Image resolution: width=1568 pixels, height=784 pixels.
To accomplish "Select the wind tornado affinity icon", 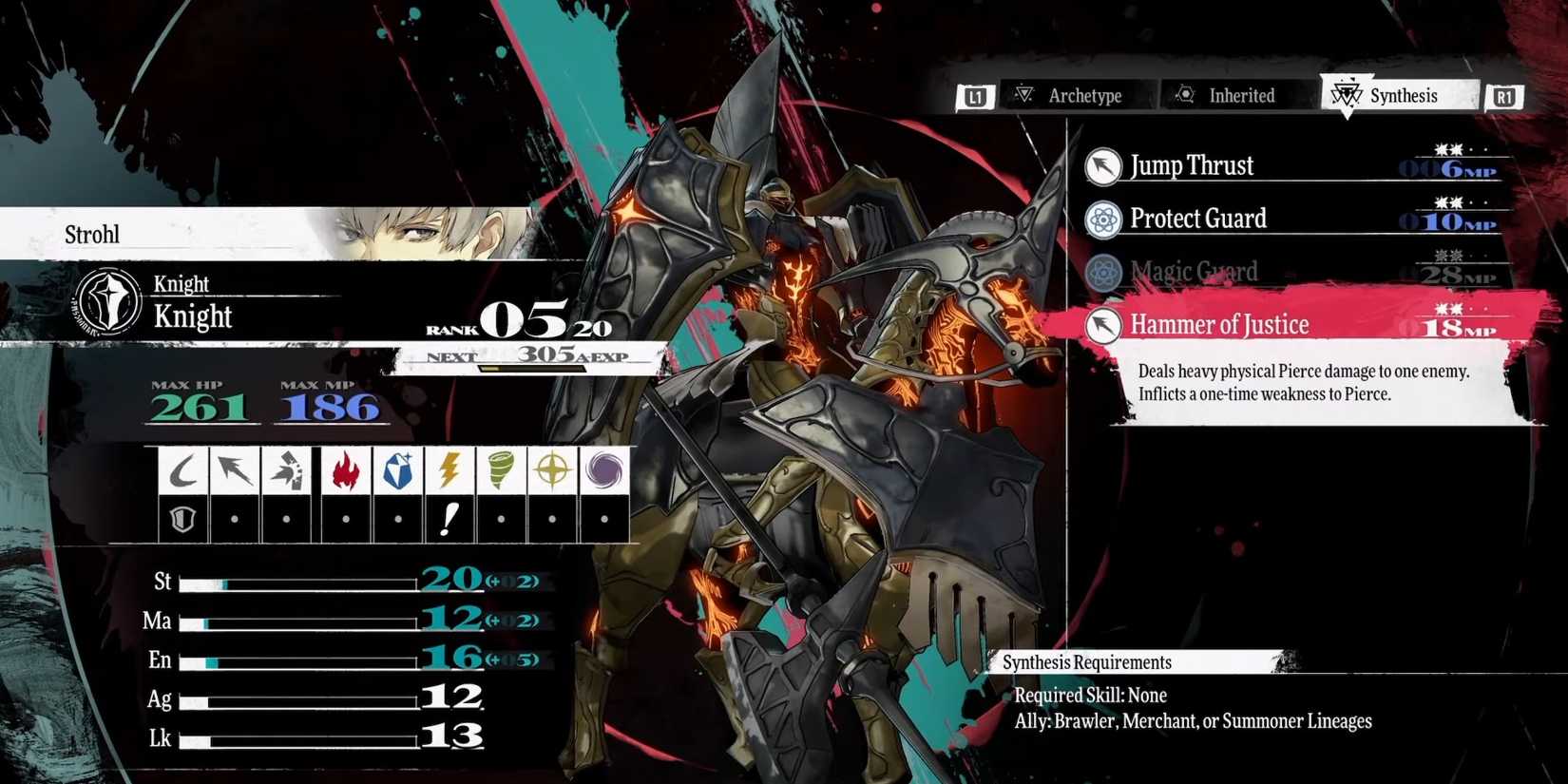I will (501, 470).
